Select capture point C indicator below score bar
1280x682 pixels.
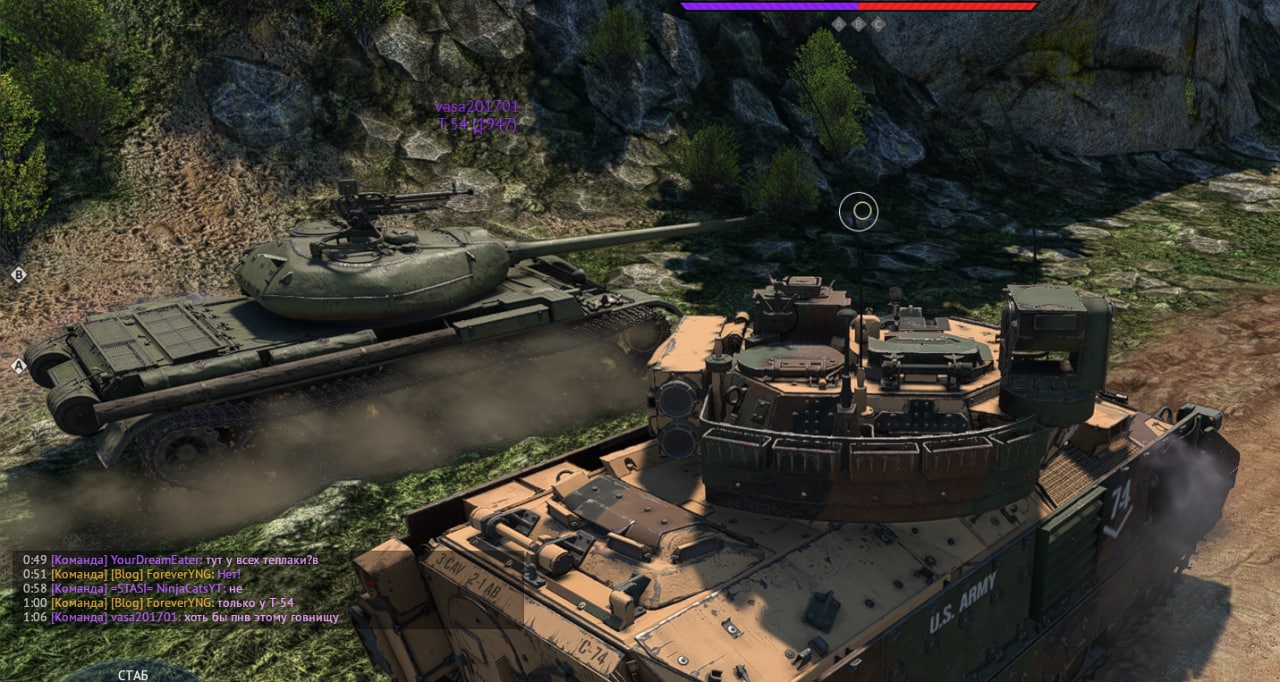(x=878, y=23)
